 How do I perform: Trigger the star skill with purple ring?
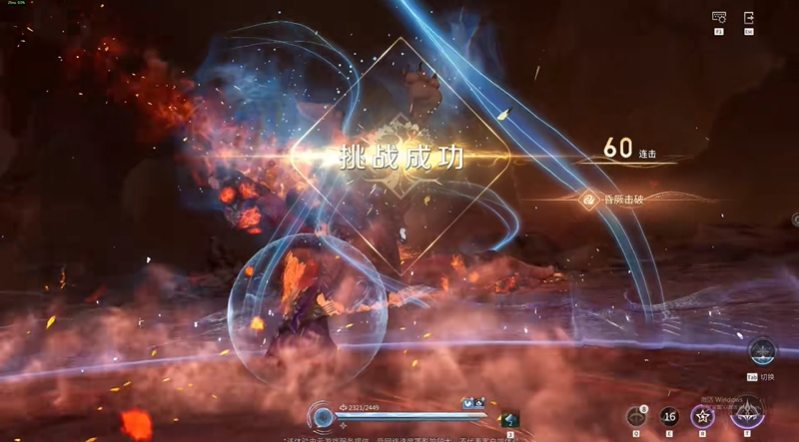point(703,416)
